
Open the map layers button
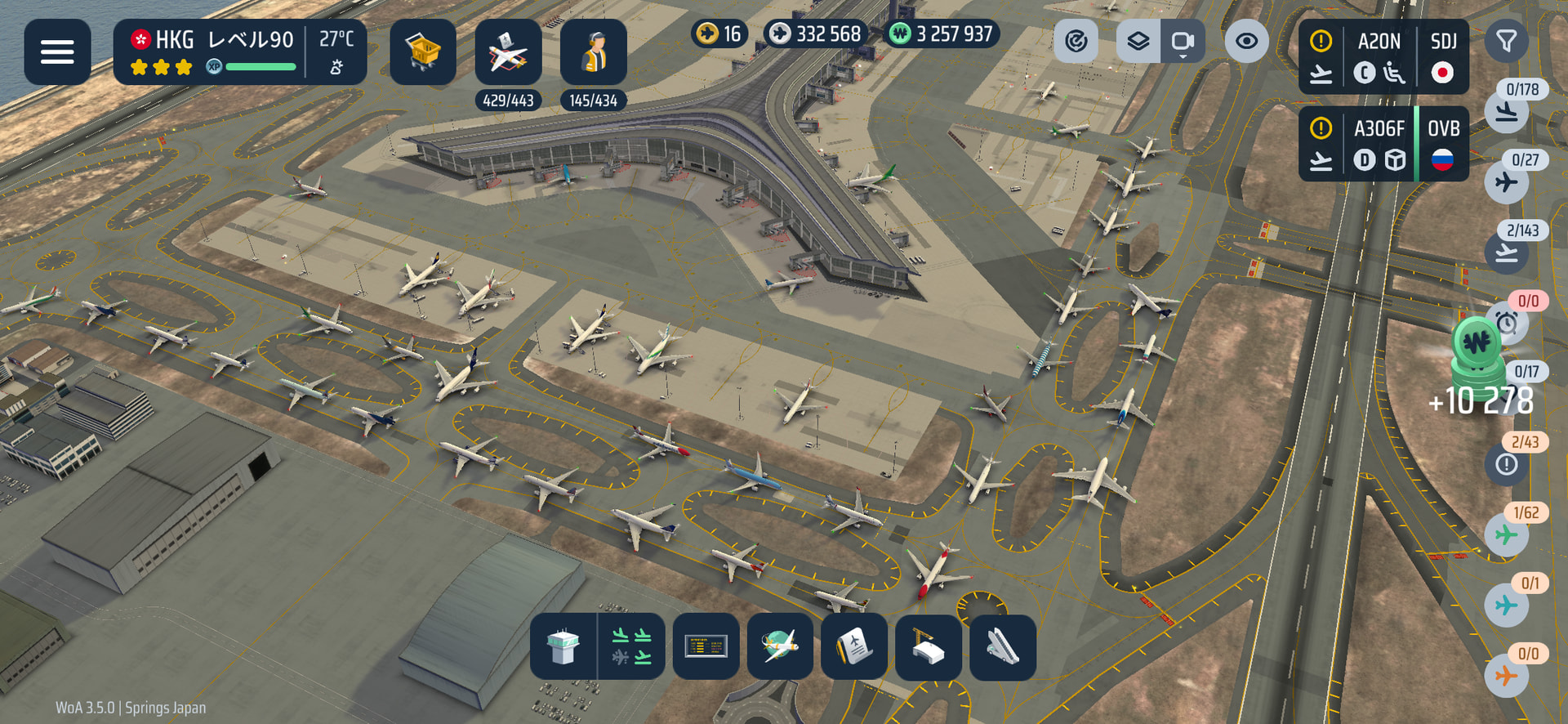1138,41
